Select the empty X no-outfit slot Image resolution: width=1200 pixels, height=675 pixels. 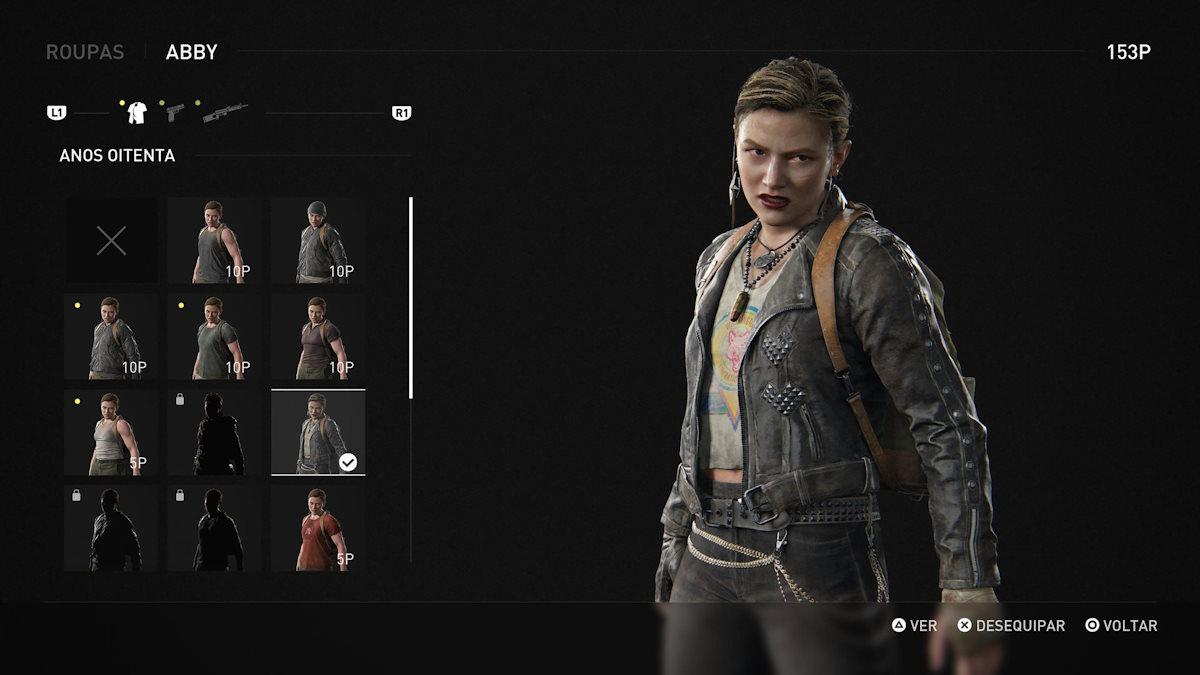click(x=111, y=240)
